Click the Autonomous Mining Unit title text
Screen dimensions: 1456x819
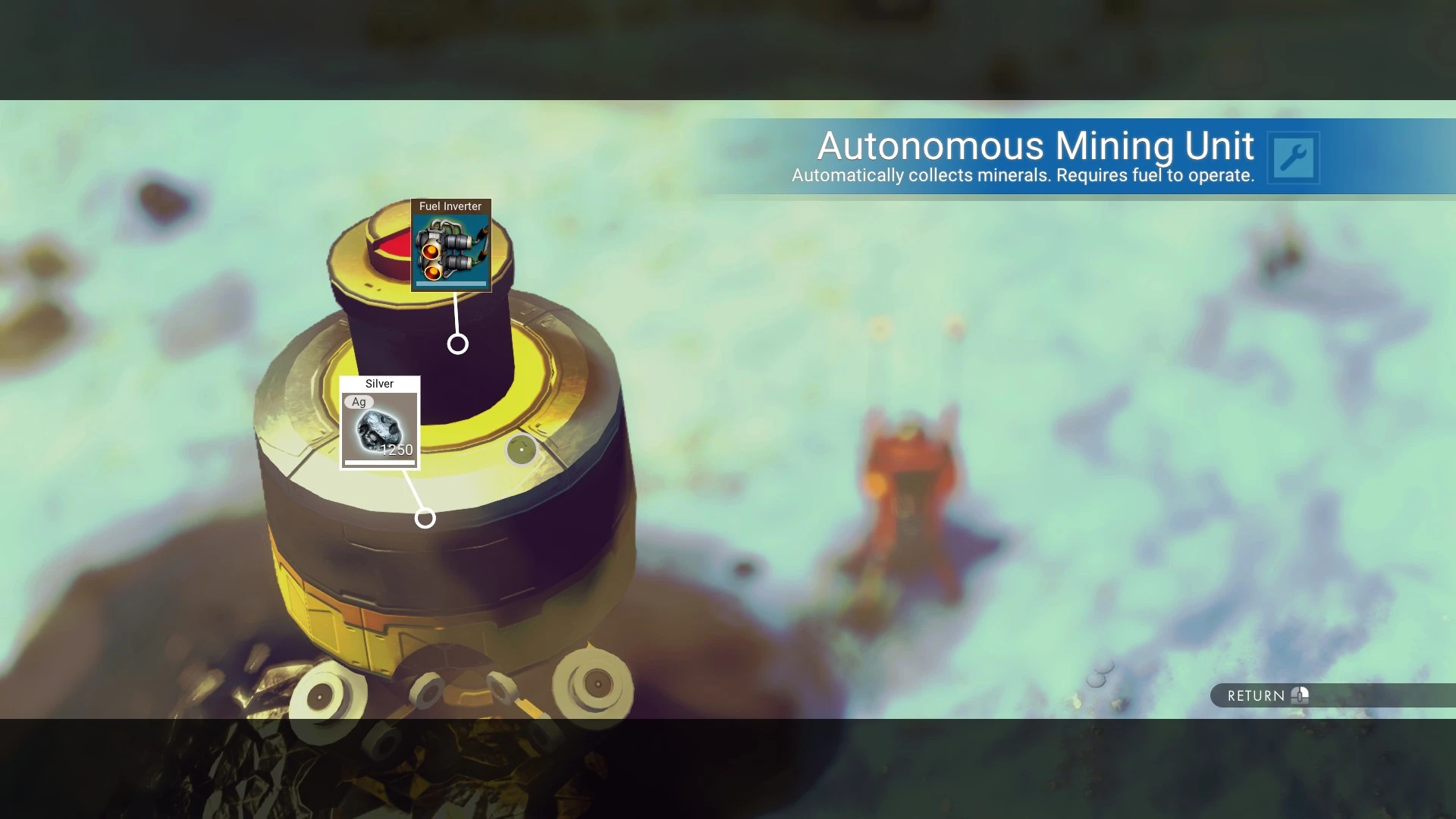[1034, 146]
